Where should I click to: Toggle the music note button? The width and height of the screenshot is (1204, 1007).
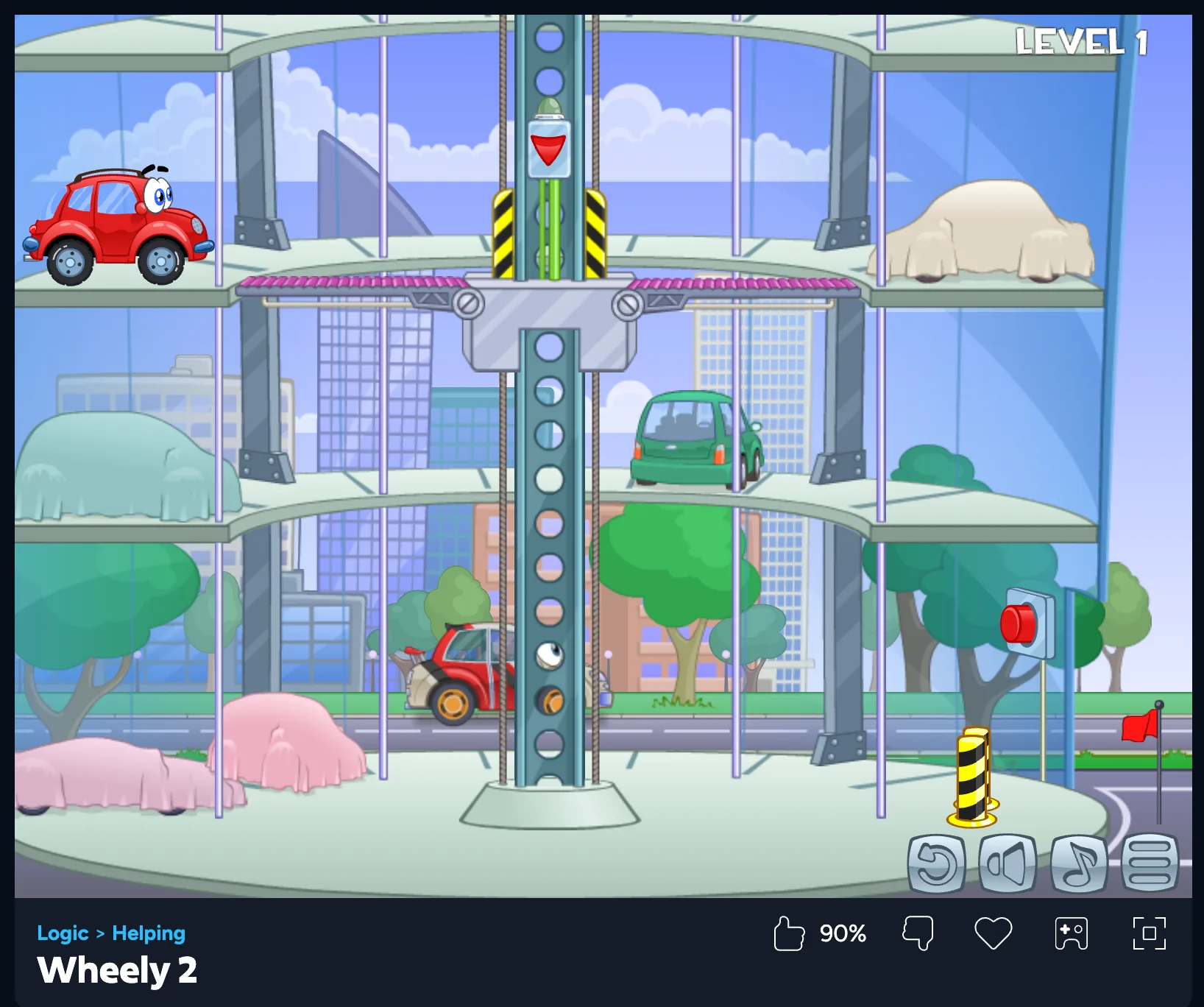point(1079,863)
